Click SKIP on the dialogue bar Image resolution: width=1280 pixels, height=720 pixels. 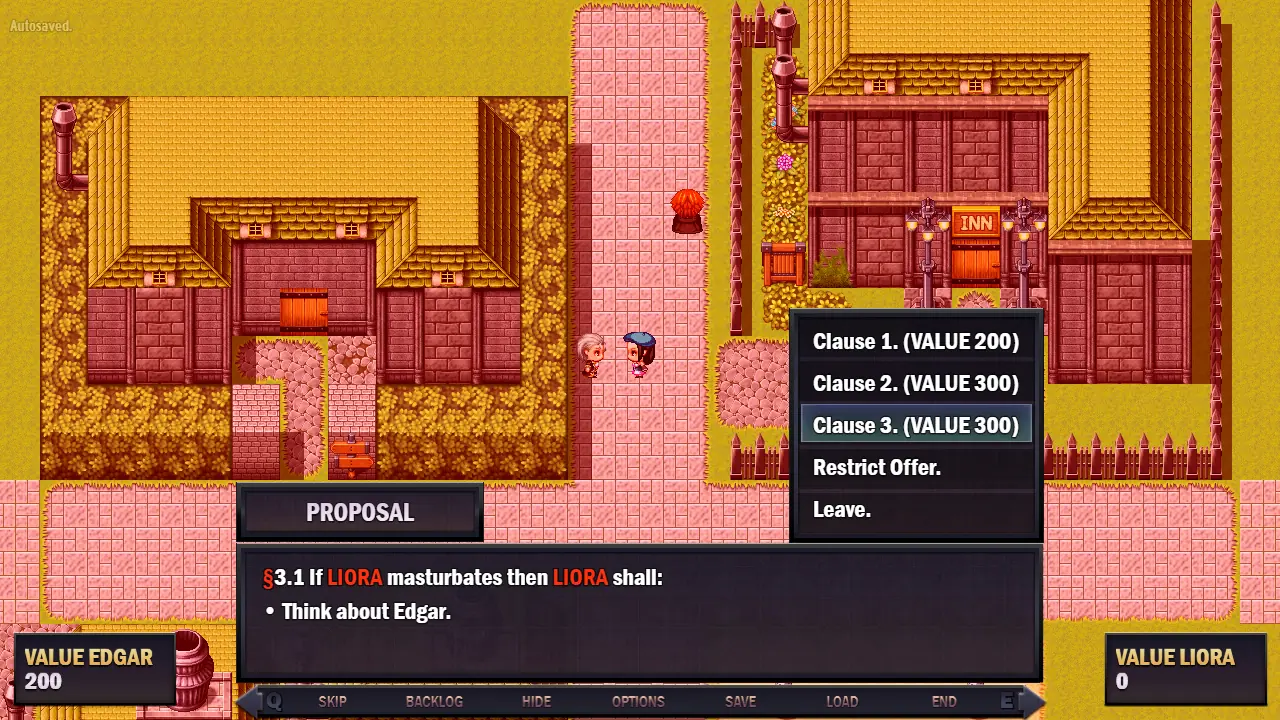point(332,702)
